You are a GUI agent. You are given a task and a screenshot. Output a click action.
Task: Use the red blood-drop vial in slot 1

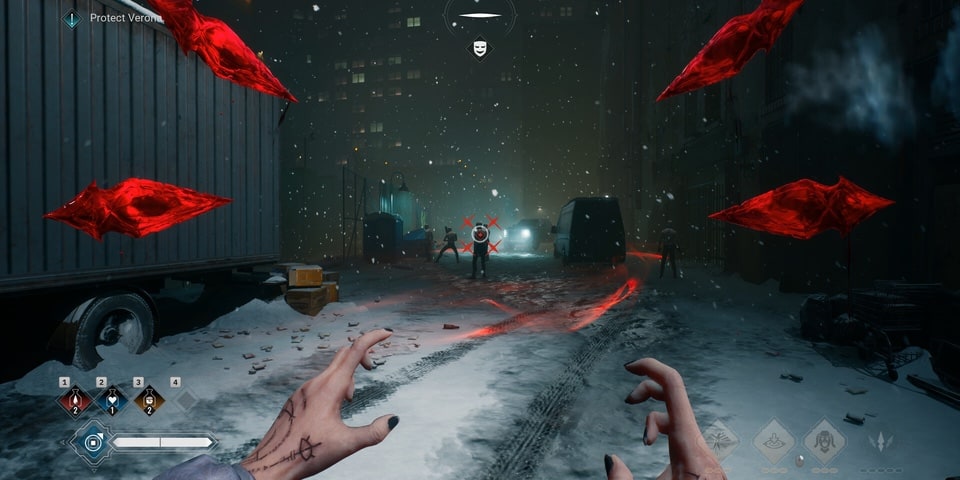74,401
